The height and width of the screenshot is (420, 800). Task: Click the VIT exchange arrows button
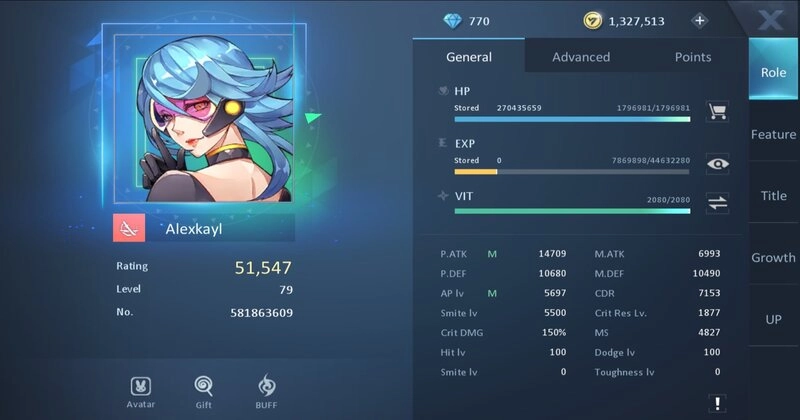[x=717, y=203]
